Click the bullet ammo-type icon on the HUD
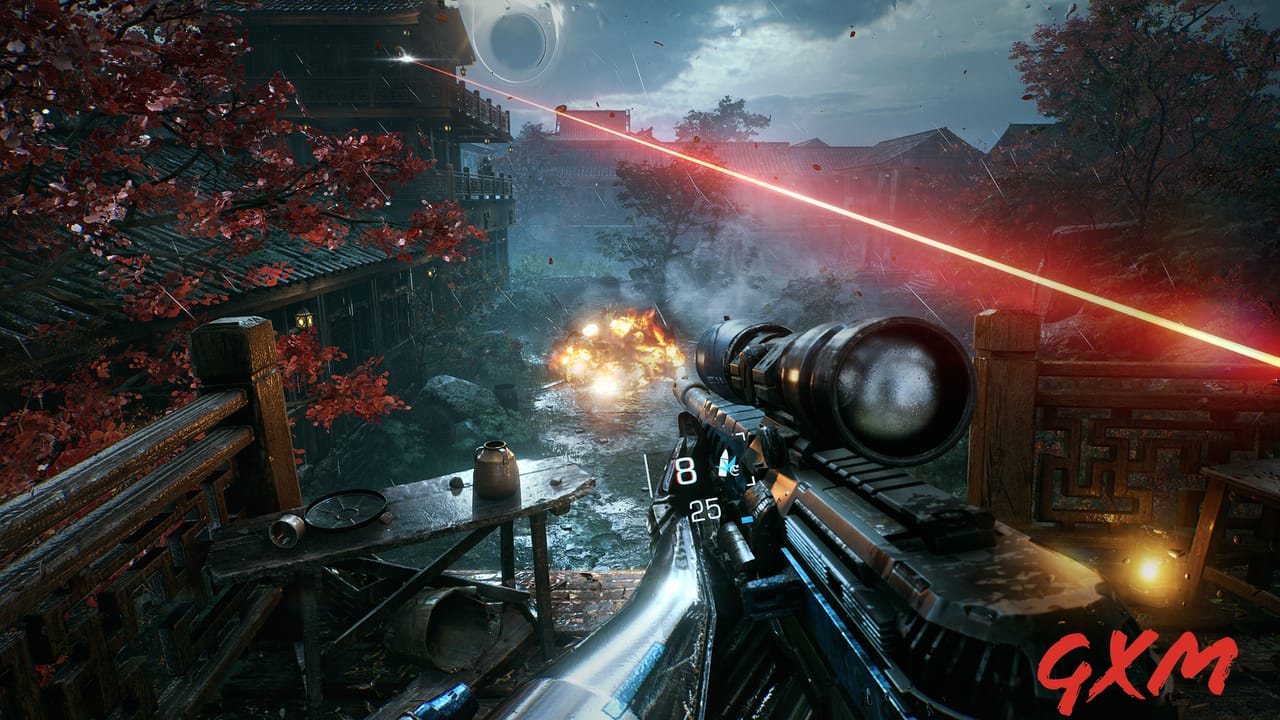Screen dimensions: 1280x720 pos(723,462)
